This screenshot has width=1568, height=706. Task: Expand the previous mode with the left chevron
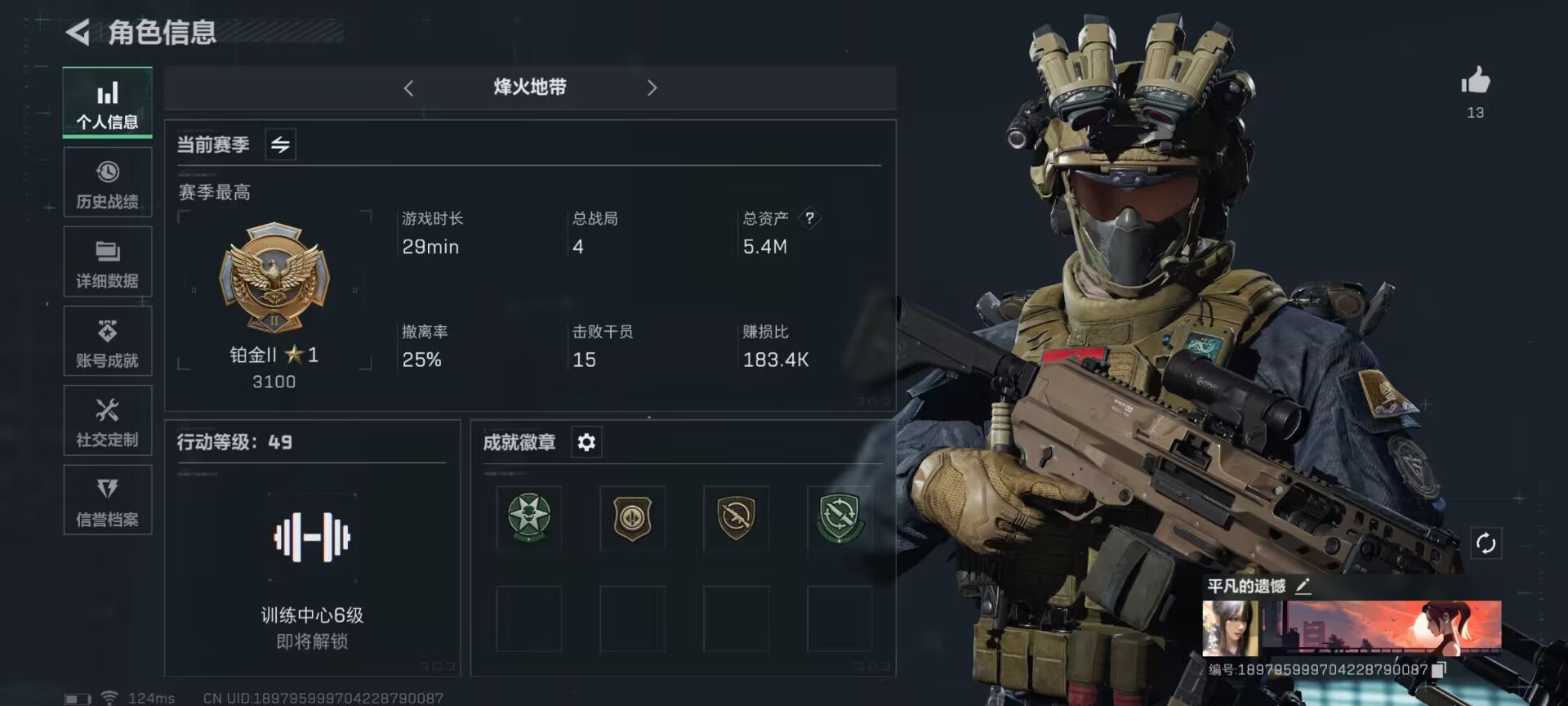click(x=408, y=87)
